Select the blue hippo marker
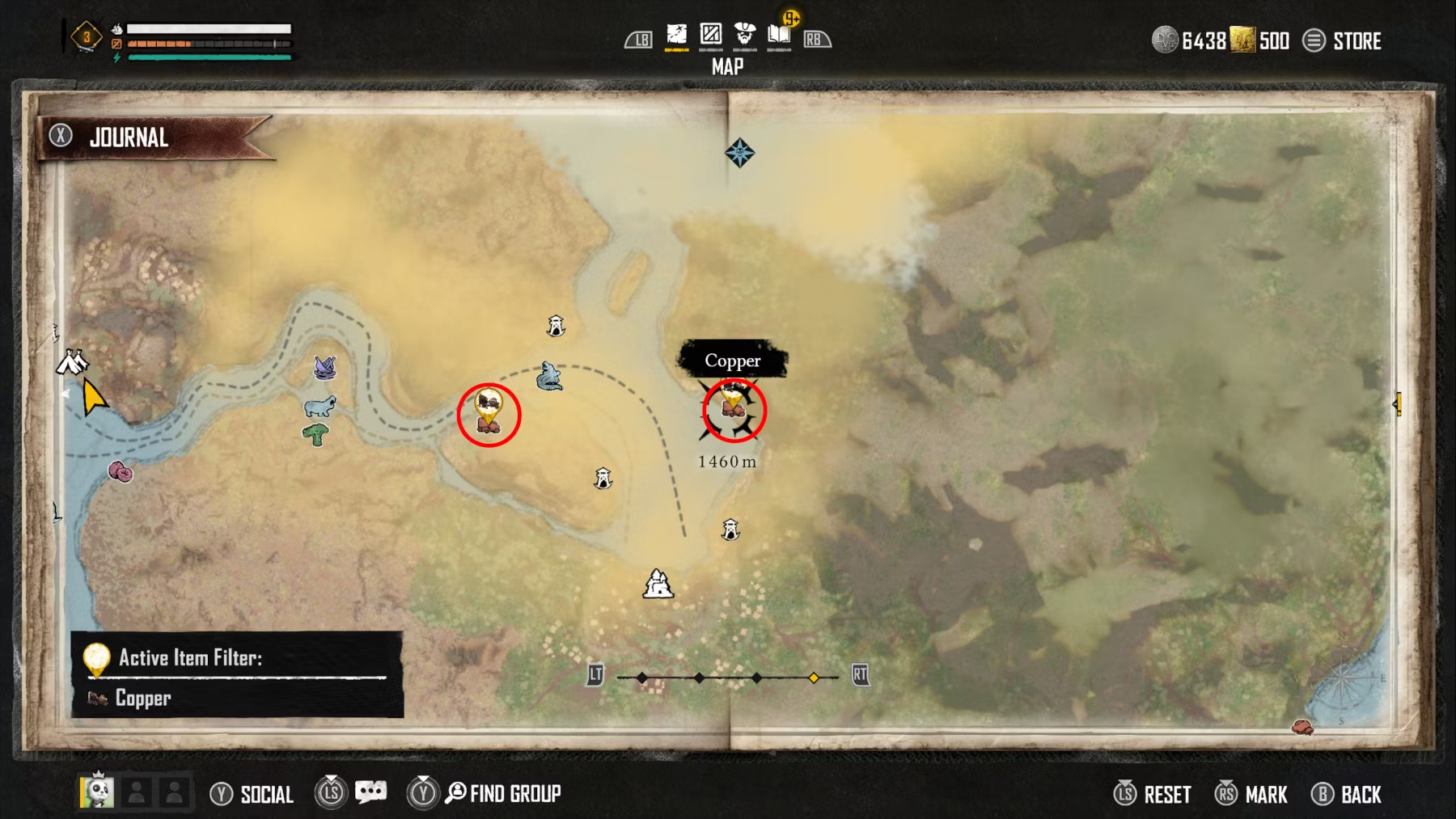 [320, 406]
